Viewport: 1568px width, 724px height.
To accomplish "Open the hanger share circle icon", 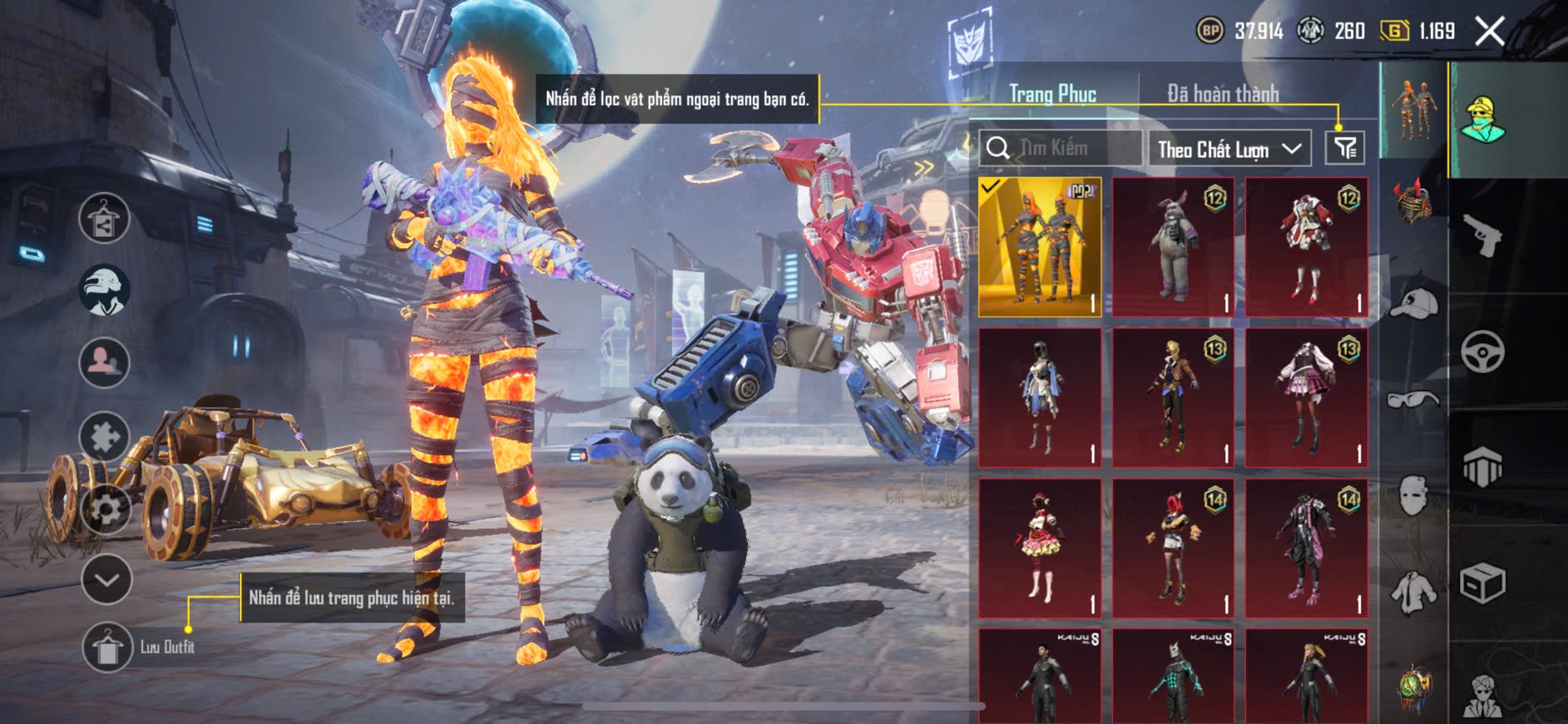I will [104, 218].
